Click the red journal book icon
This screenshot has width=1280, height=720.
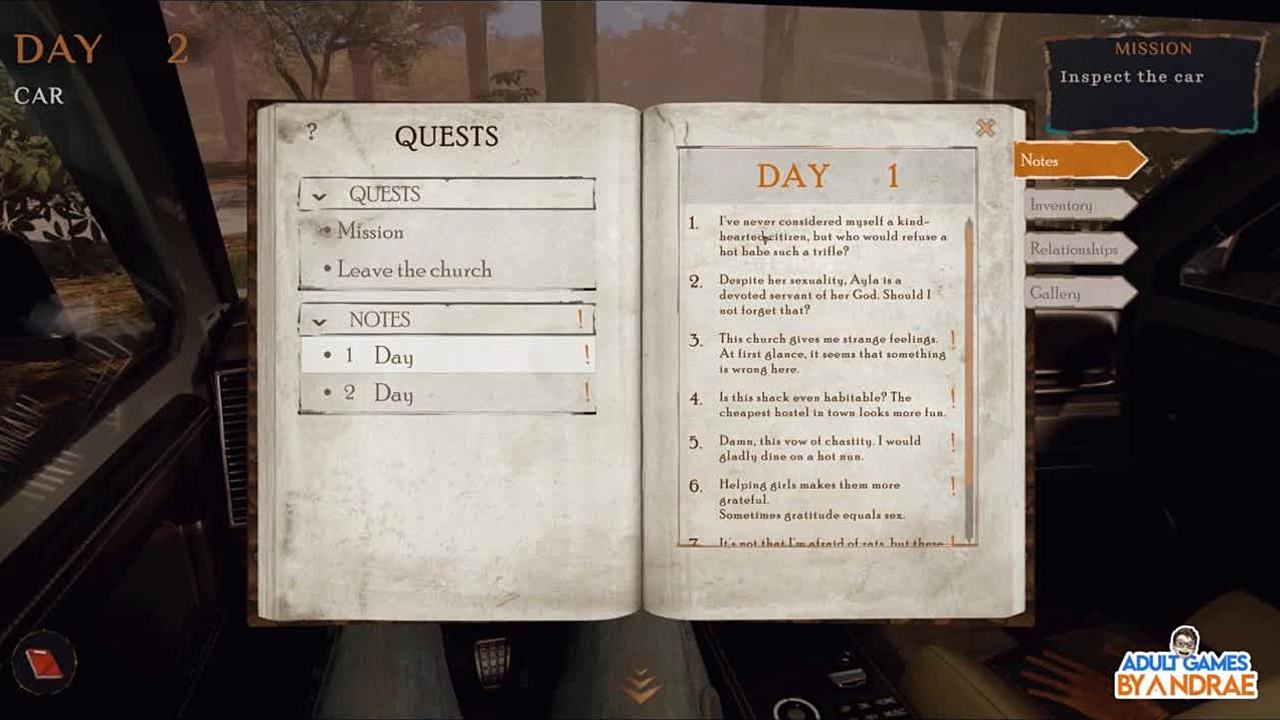[45, 662]
